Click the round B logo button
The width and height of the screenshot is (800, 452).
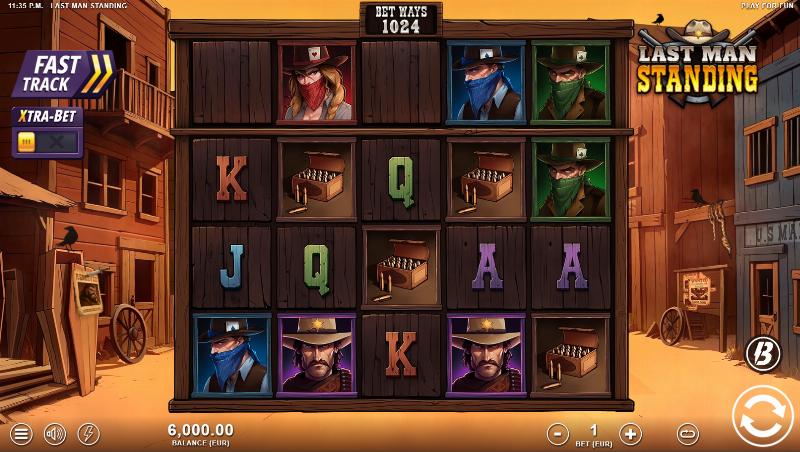pyautogui.click(x=762, y=352)
